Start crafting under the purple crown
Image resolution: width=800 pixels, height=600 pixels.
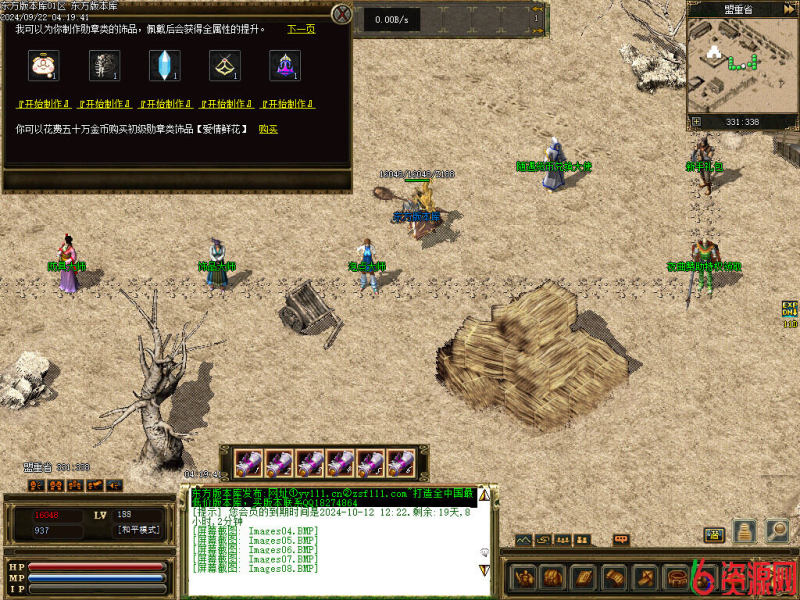click(x=287, y=104)
